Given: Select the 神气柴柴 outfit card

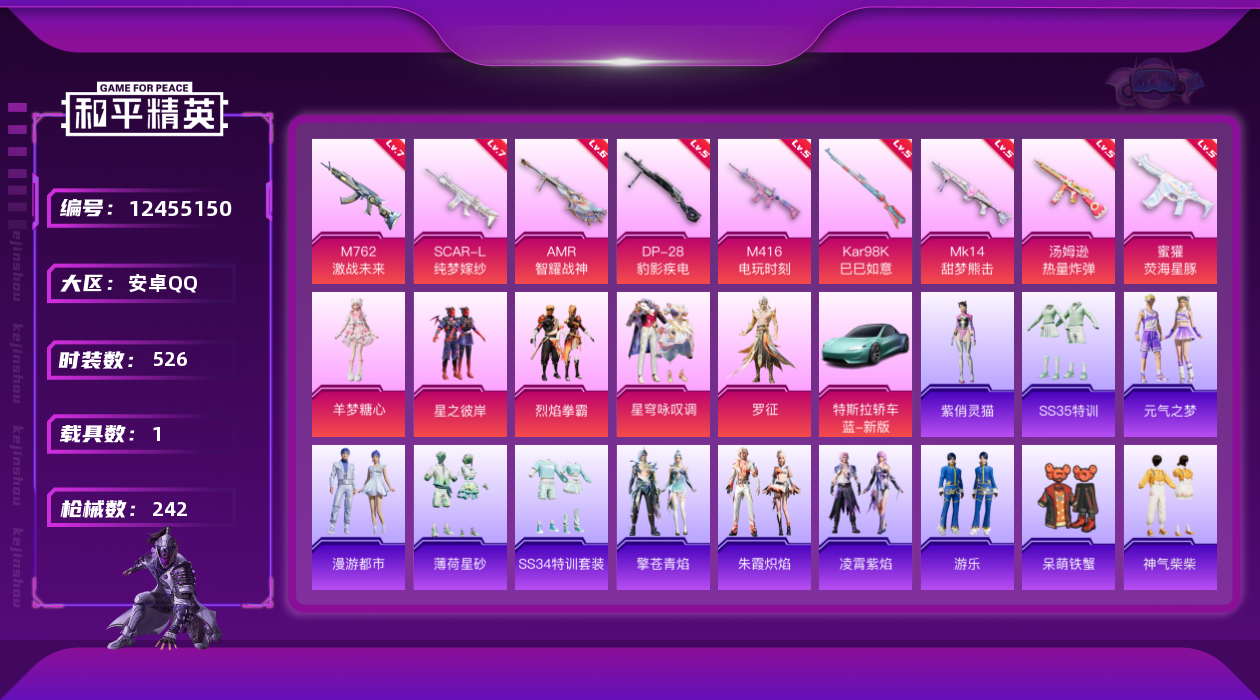Looking at the screenshot, I should (1170, 517).
